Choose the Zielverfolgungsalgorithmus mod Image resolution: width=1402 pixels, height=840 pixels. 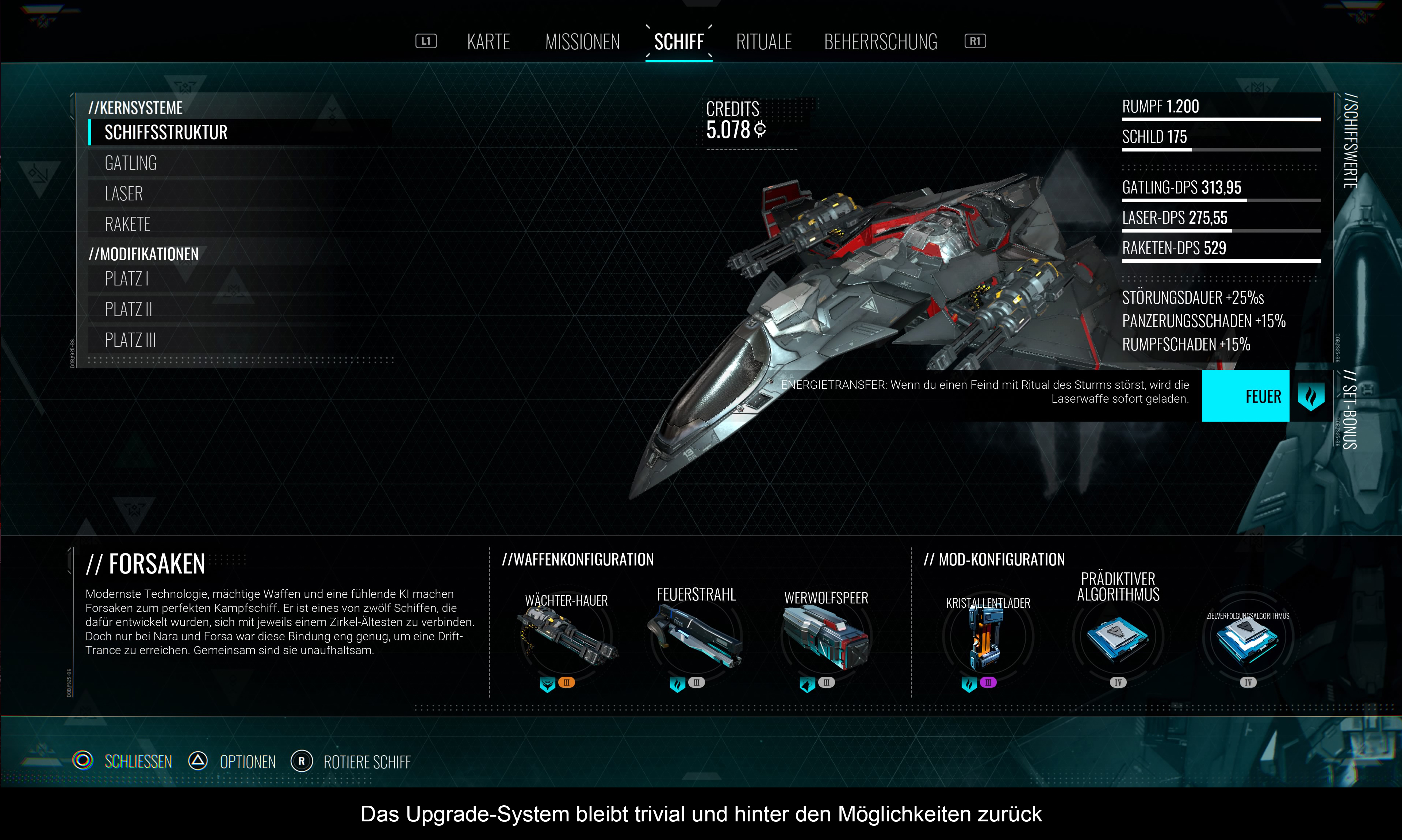click(1248, 640)
